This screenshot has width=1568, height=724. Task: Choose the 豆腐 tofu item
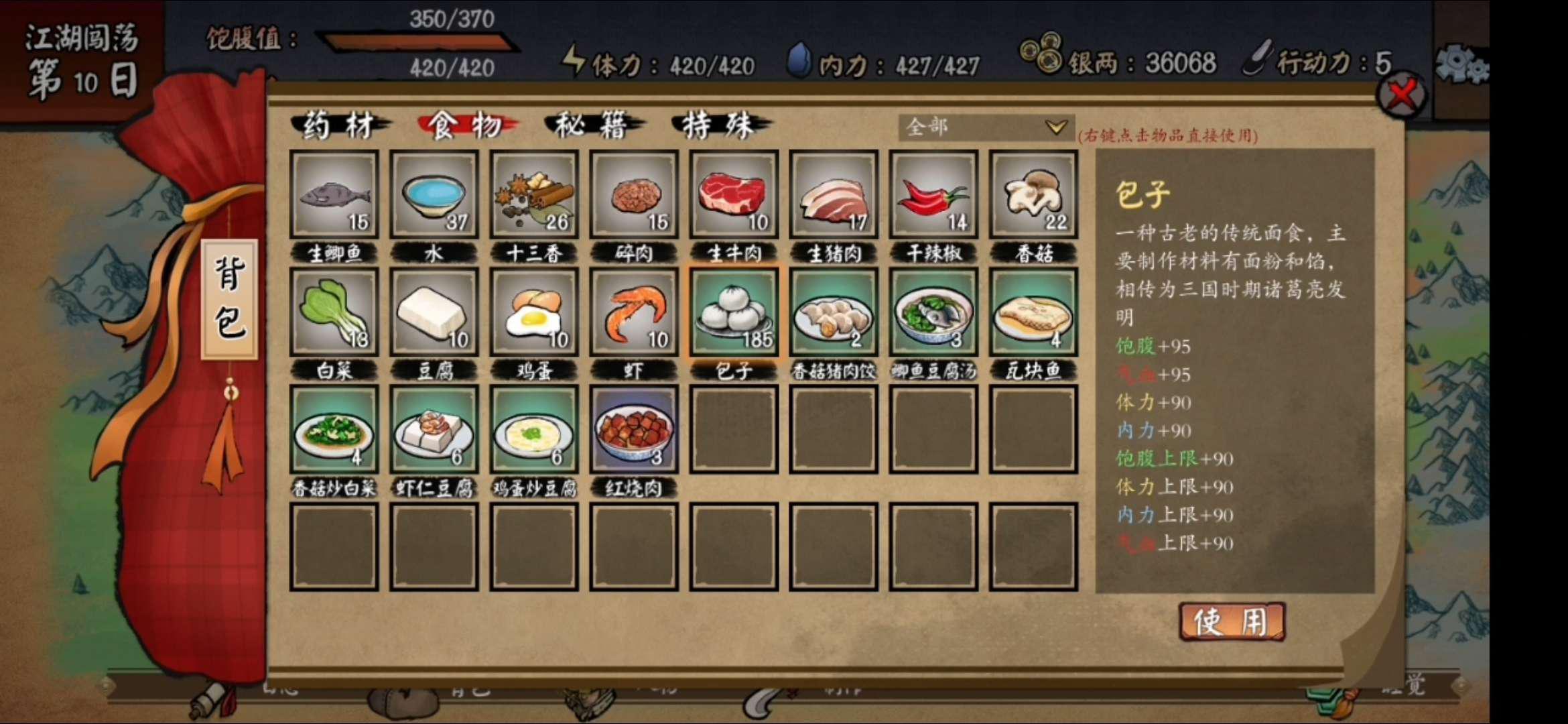[x=434, y=312]
